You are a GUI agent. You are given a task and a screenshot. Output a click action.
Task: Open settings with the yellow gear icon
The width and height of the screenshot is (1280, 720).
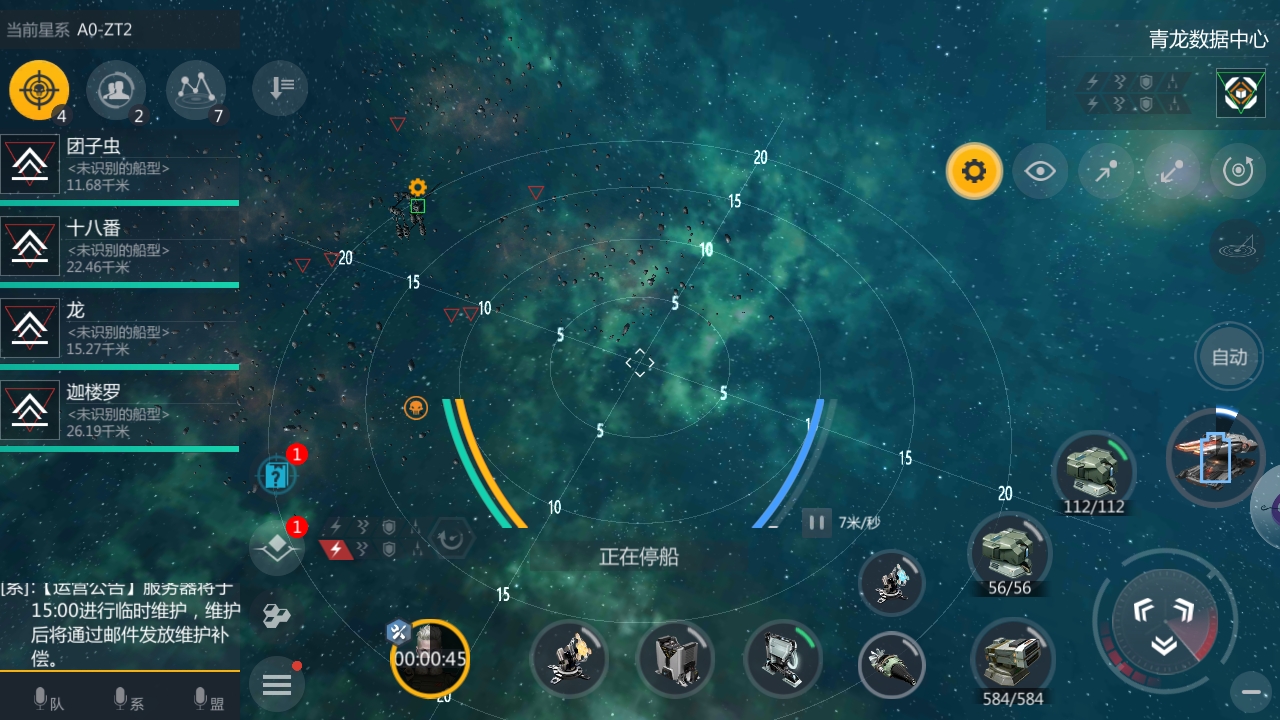coord(974,171)
